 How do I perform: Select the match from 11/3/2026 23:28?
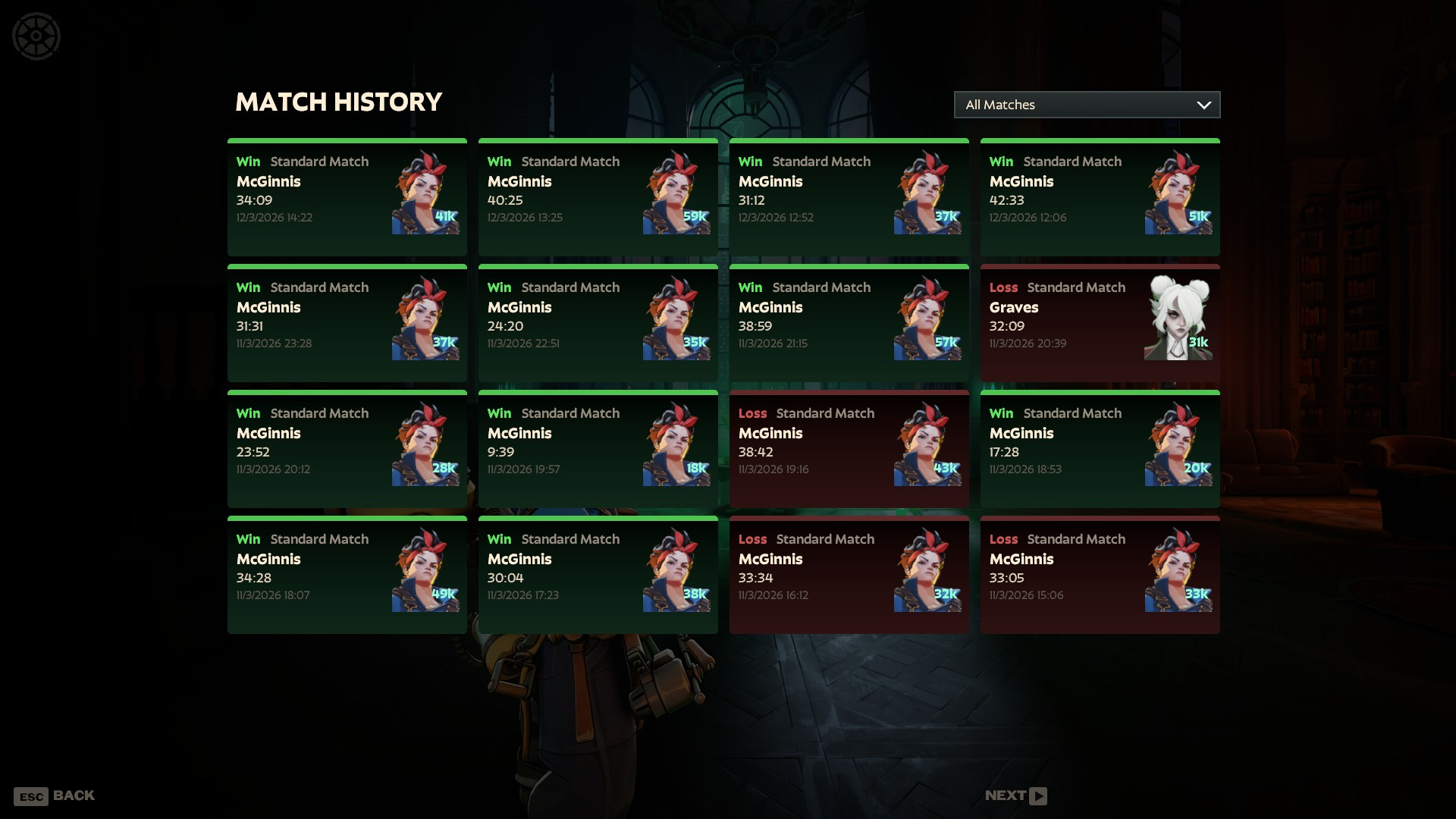click(347, 323)
